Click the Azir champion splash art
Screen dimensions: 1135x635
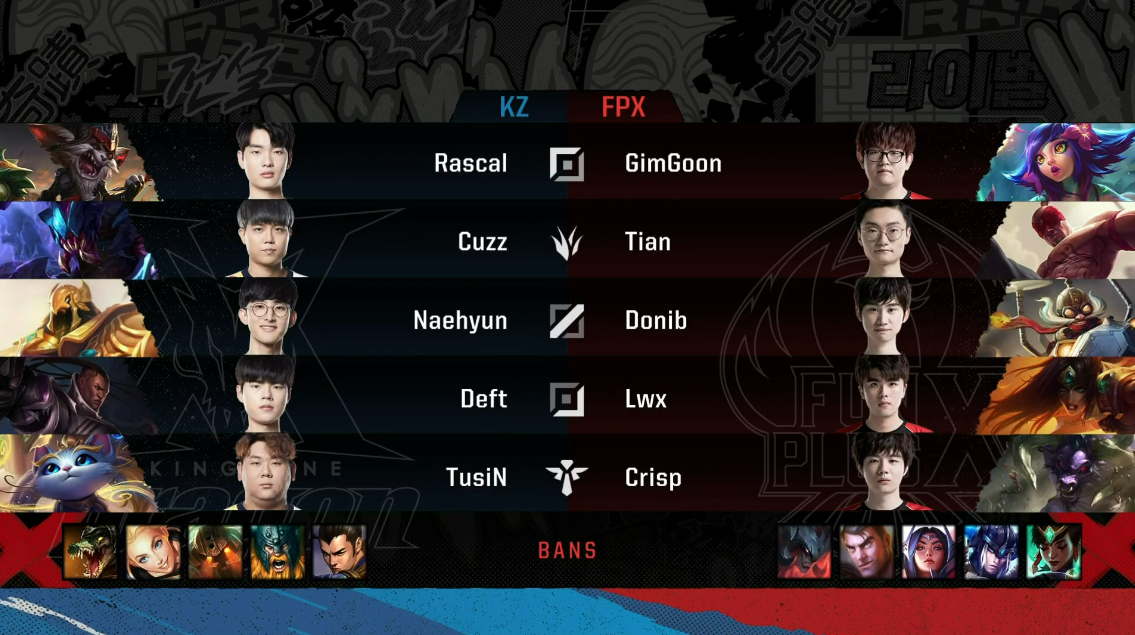(x=70, y=319)
